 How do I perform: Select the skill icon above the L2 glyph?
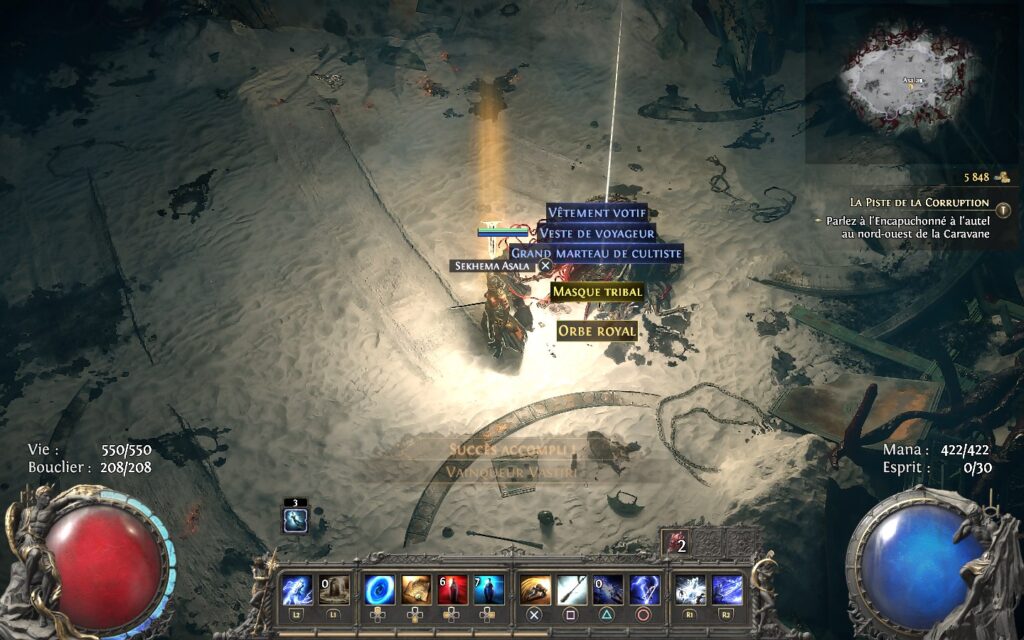point(297,590)
